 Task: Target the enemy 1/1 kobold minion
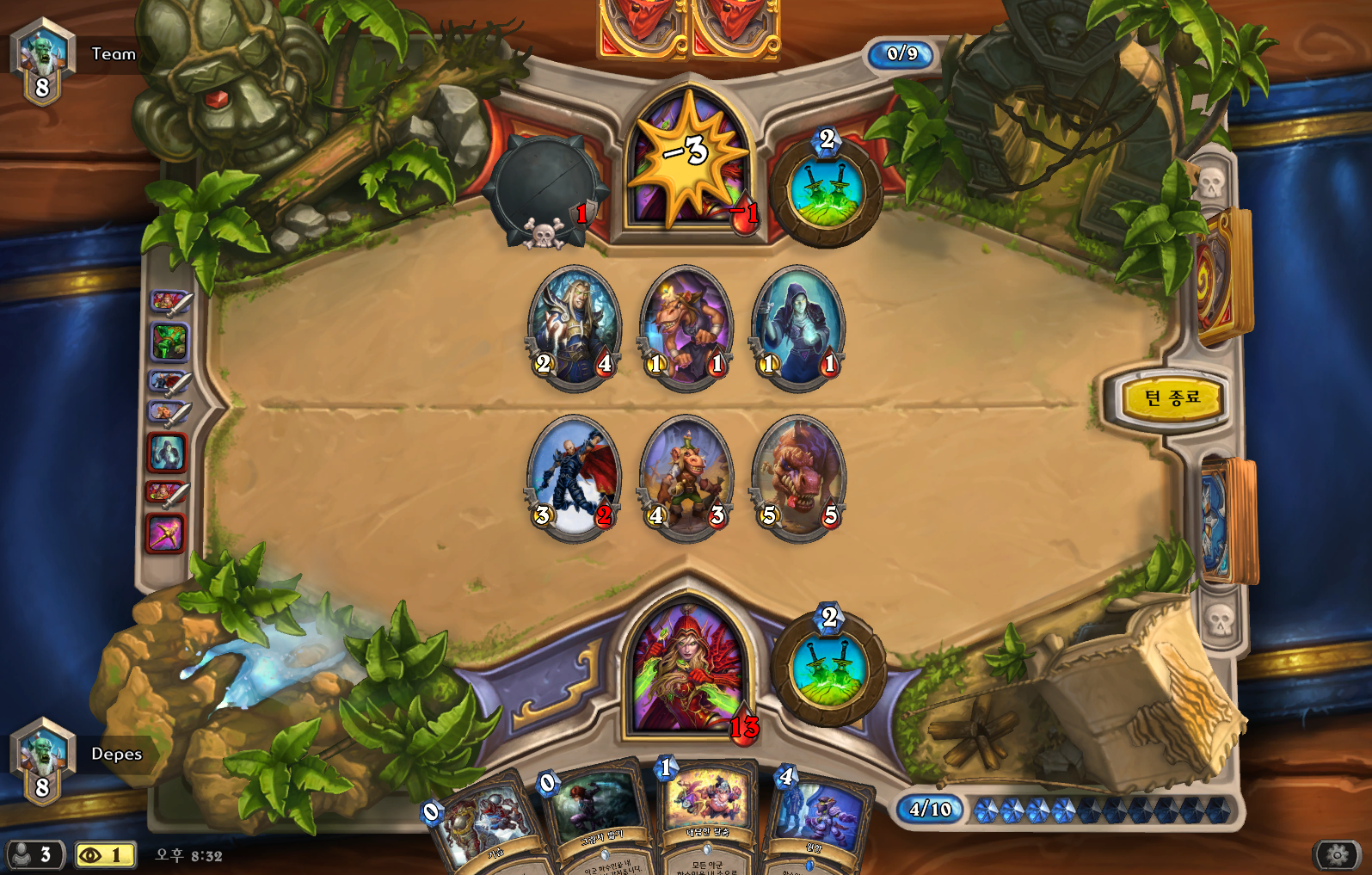[x=686, y=327]
